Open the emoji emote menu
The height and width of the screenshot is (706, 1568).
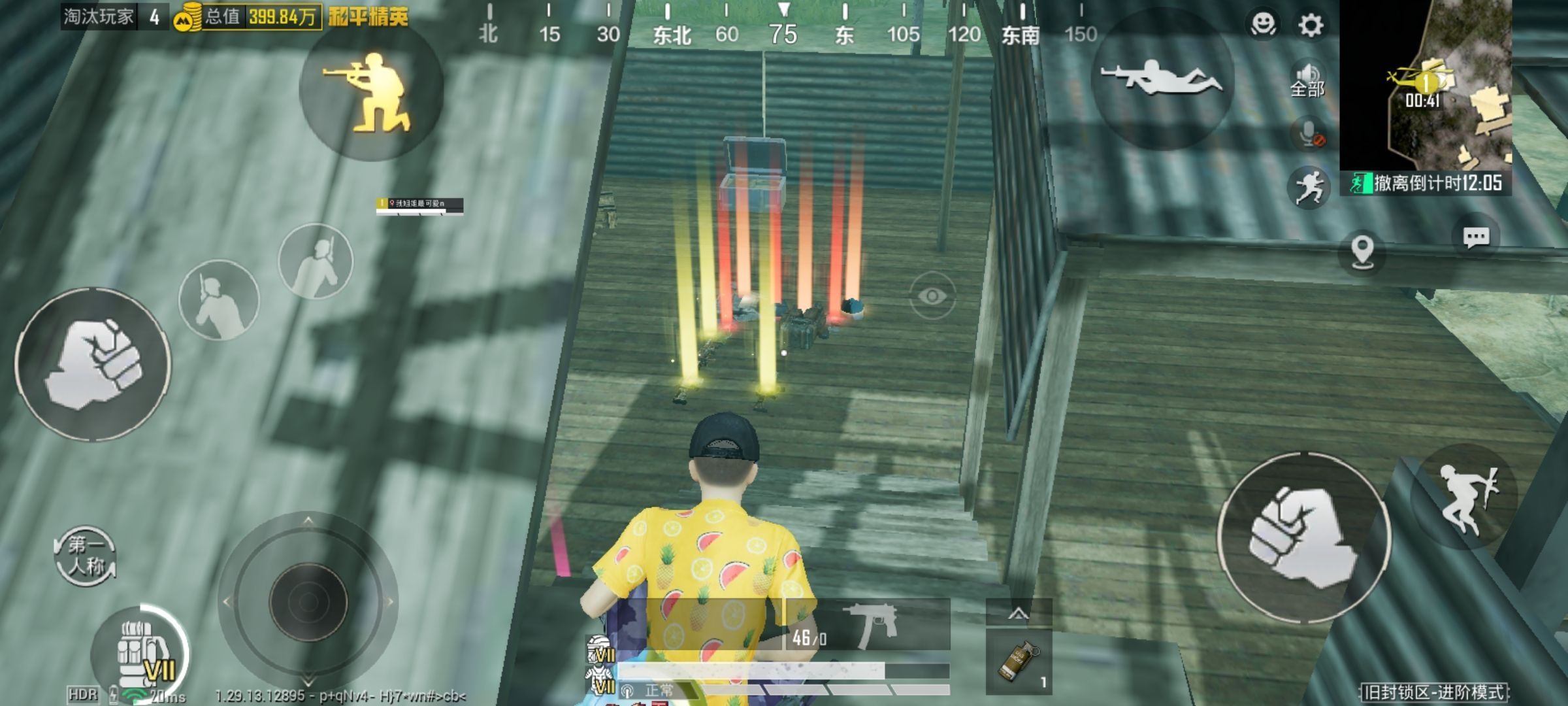pyautogui.click(x=1263, y=25)
